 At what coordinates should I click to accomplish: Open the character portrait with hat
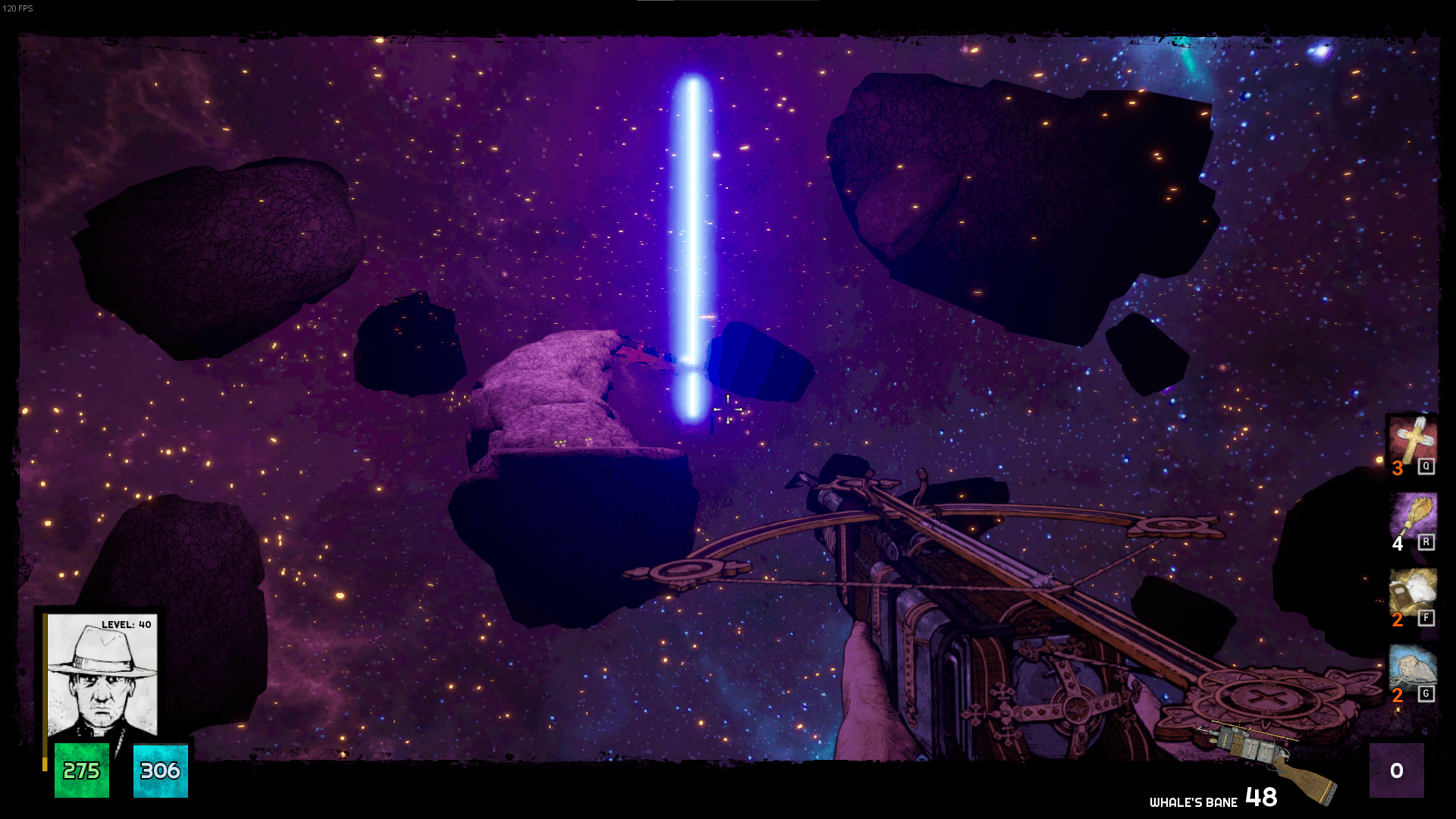coord(102,675)
